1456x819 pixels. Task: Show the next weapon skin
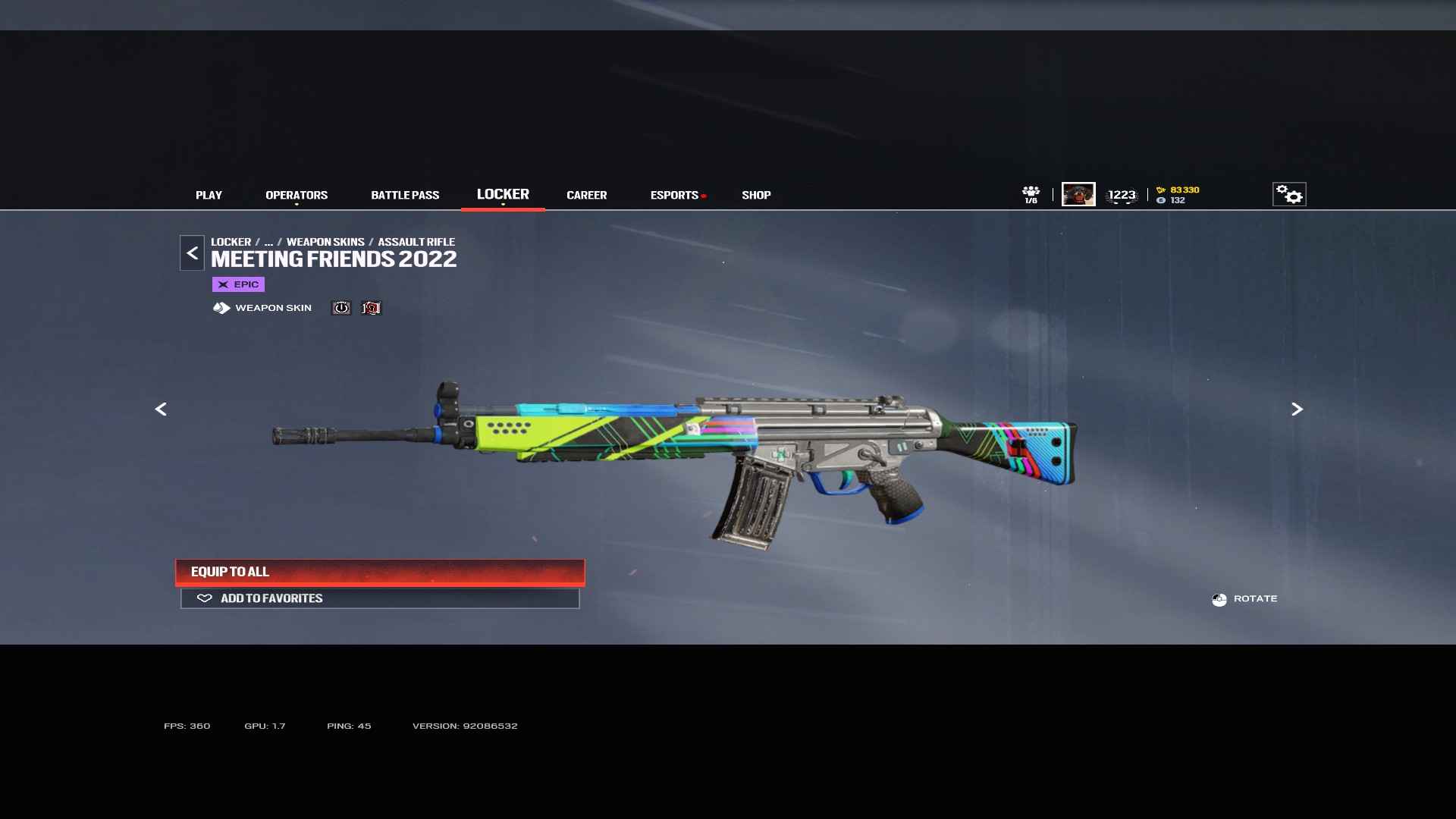(x=1297, y=409)
